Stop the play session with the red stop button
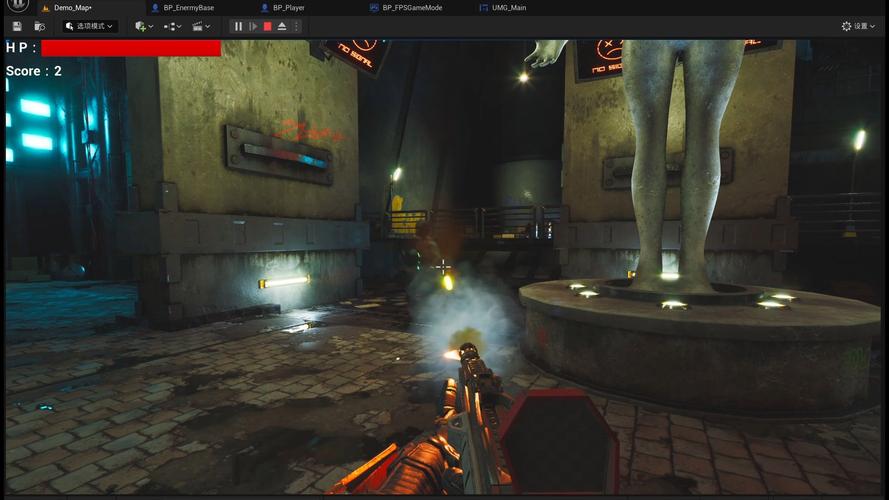Screen dimensions: 889x500 pos(267,26)
